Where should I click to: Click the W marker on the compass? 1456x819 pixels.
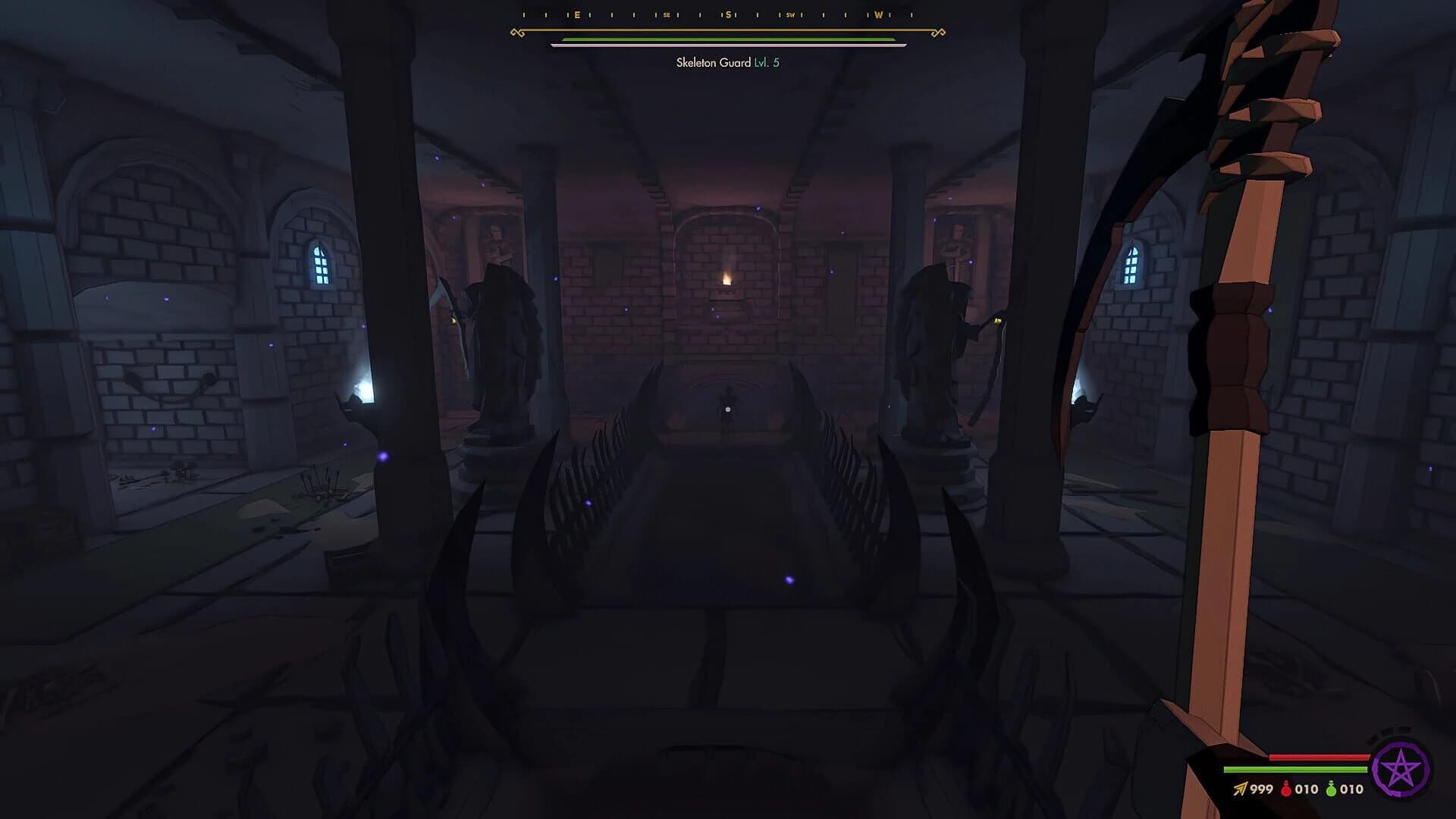point(878,14)
